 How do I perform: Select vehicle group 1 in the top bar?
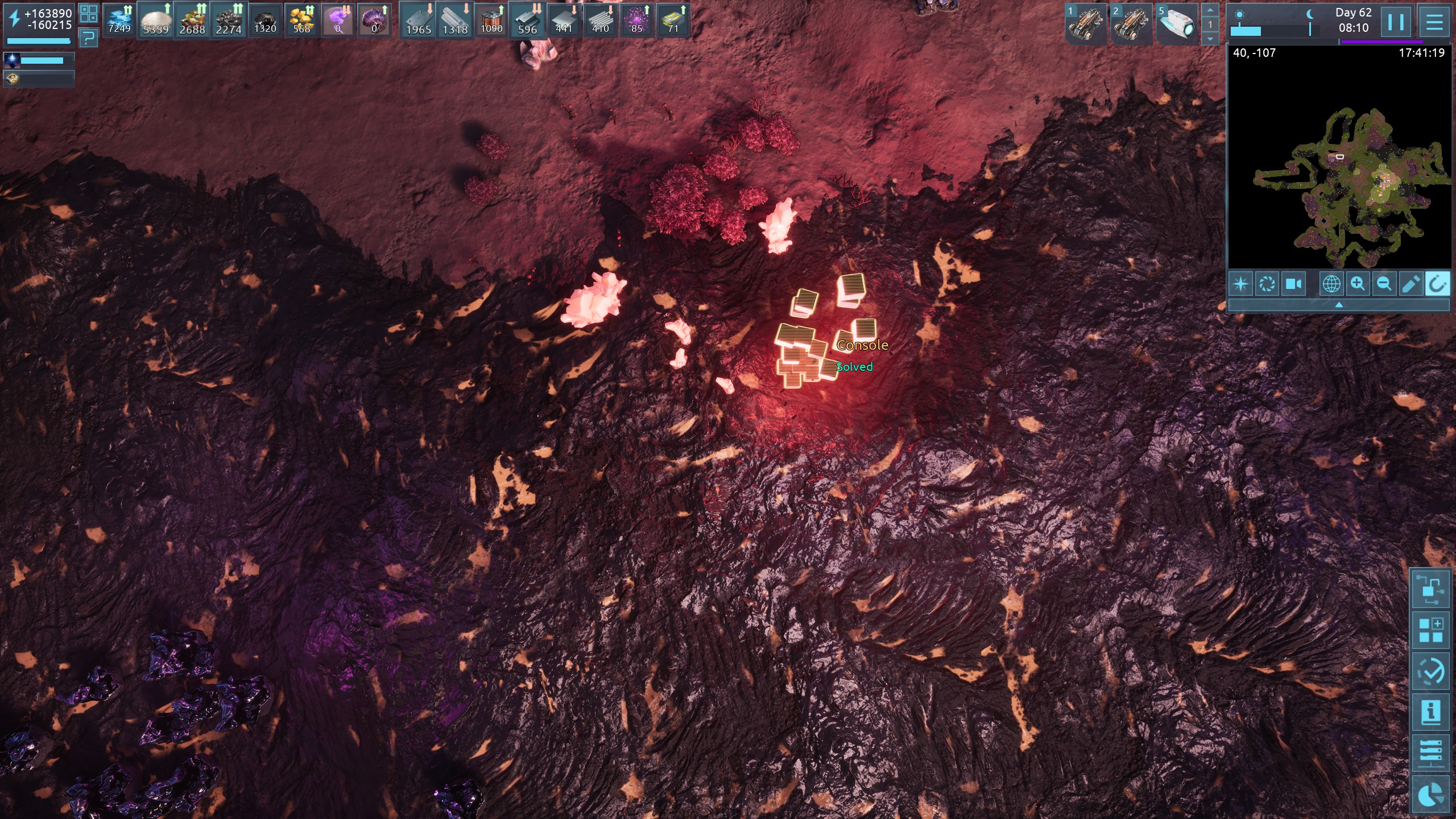[1085, 24]
